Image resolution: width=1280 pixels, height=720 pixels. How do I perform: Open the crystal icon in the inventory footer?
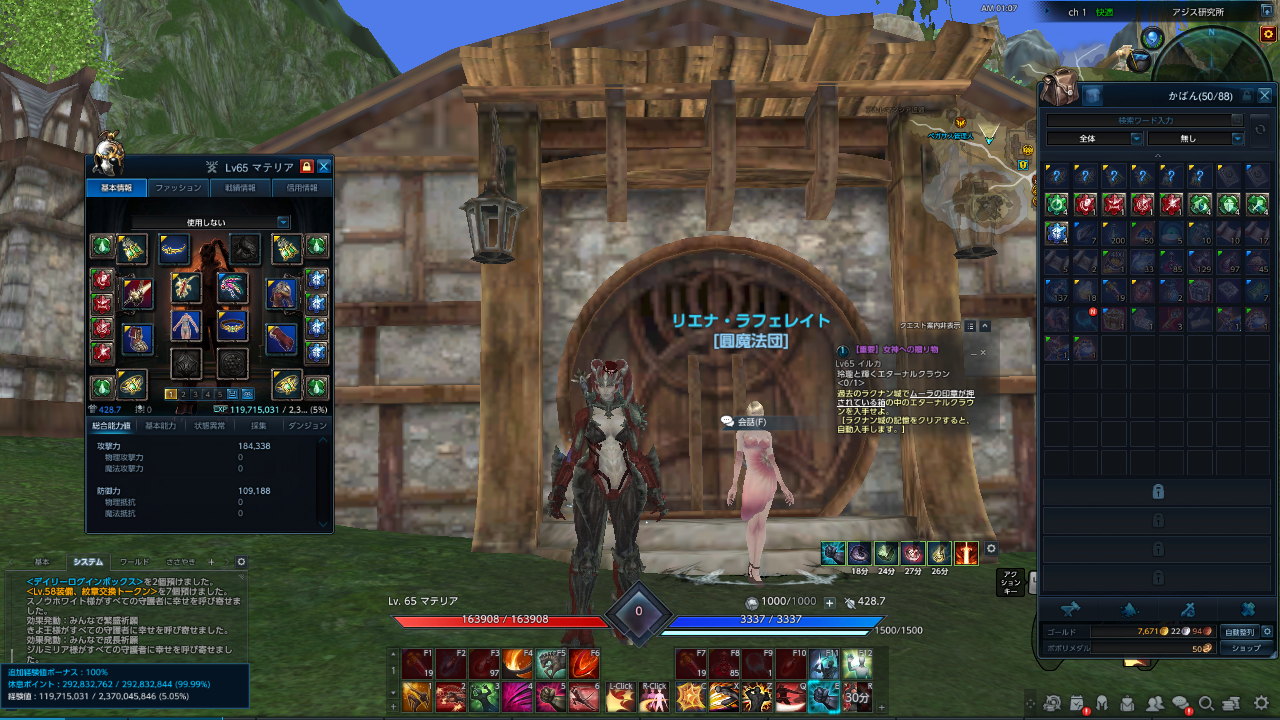pos(1130,608)
